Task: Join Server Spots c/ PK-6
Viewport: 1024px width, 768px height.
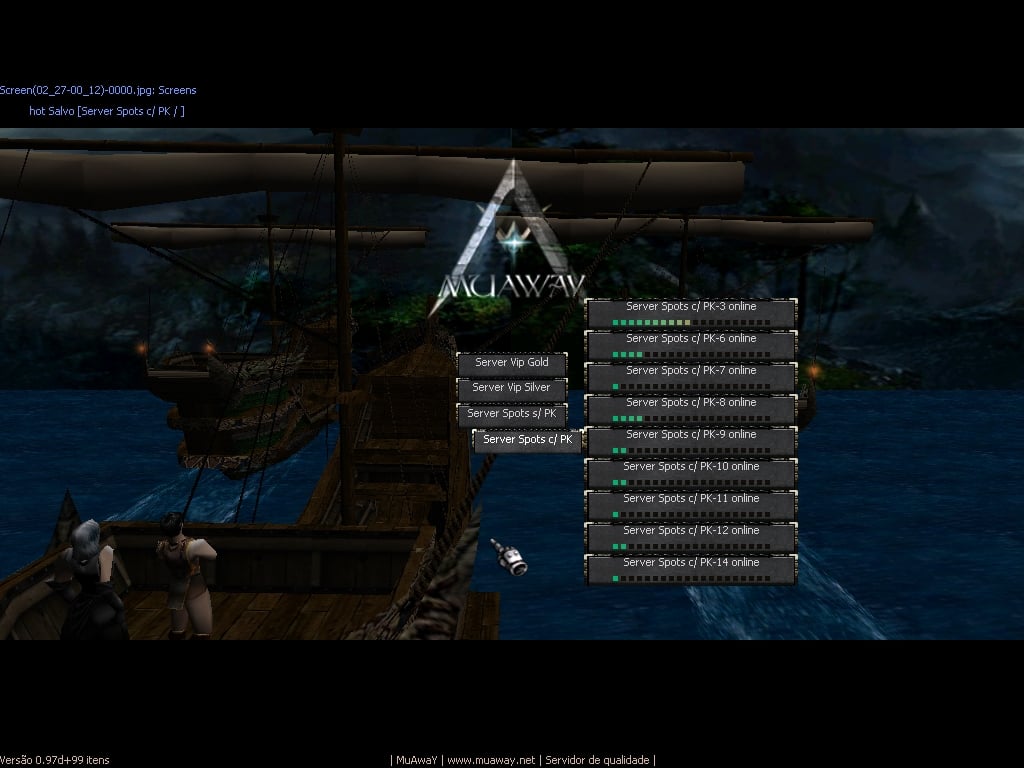Action: pyautogui.click(x=691, y=345)
